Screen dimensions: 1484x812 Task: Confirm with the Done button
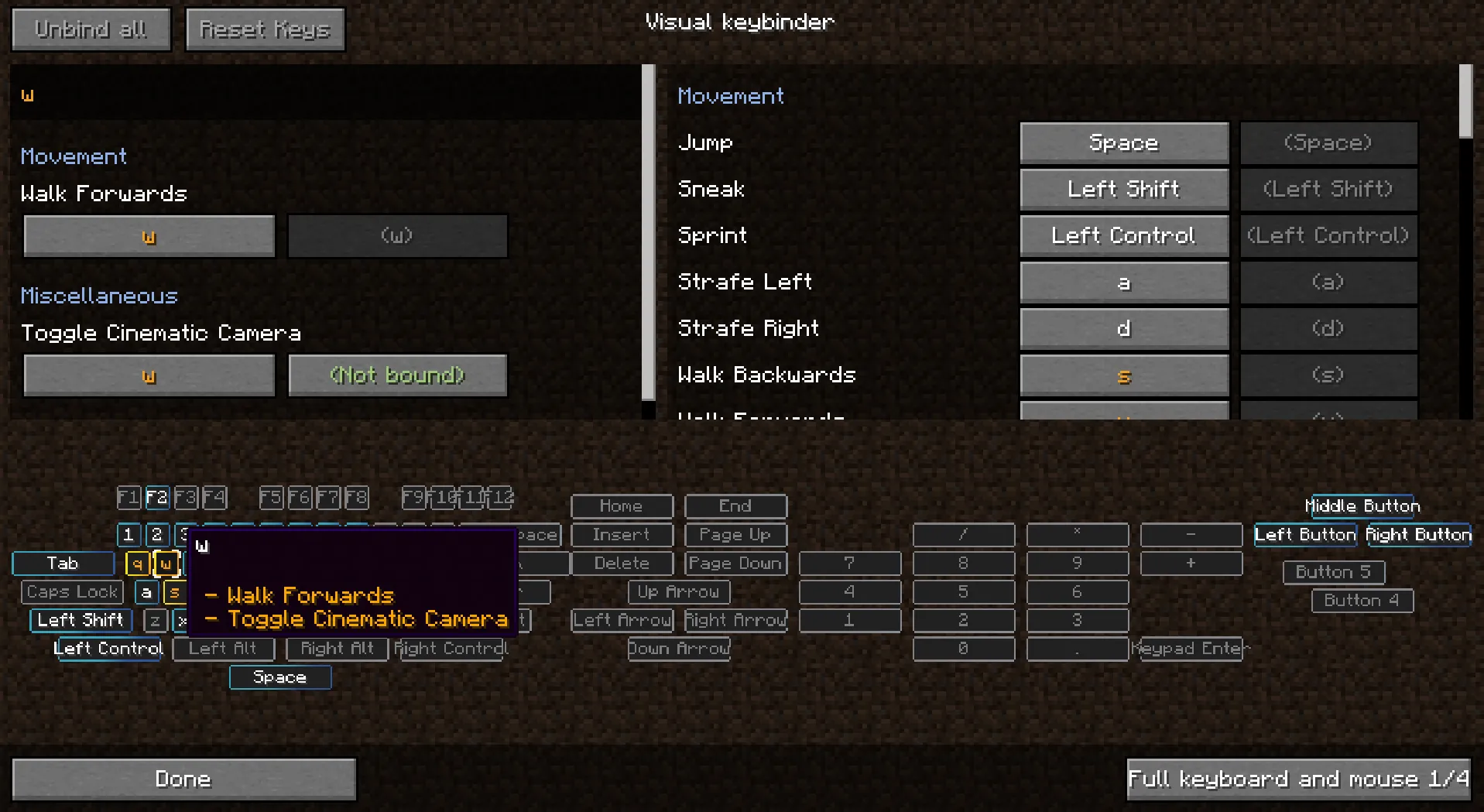pos(183,779)
